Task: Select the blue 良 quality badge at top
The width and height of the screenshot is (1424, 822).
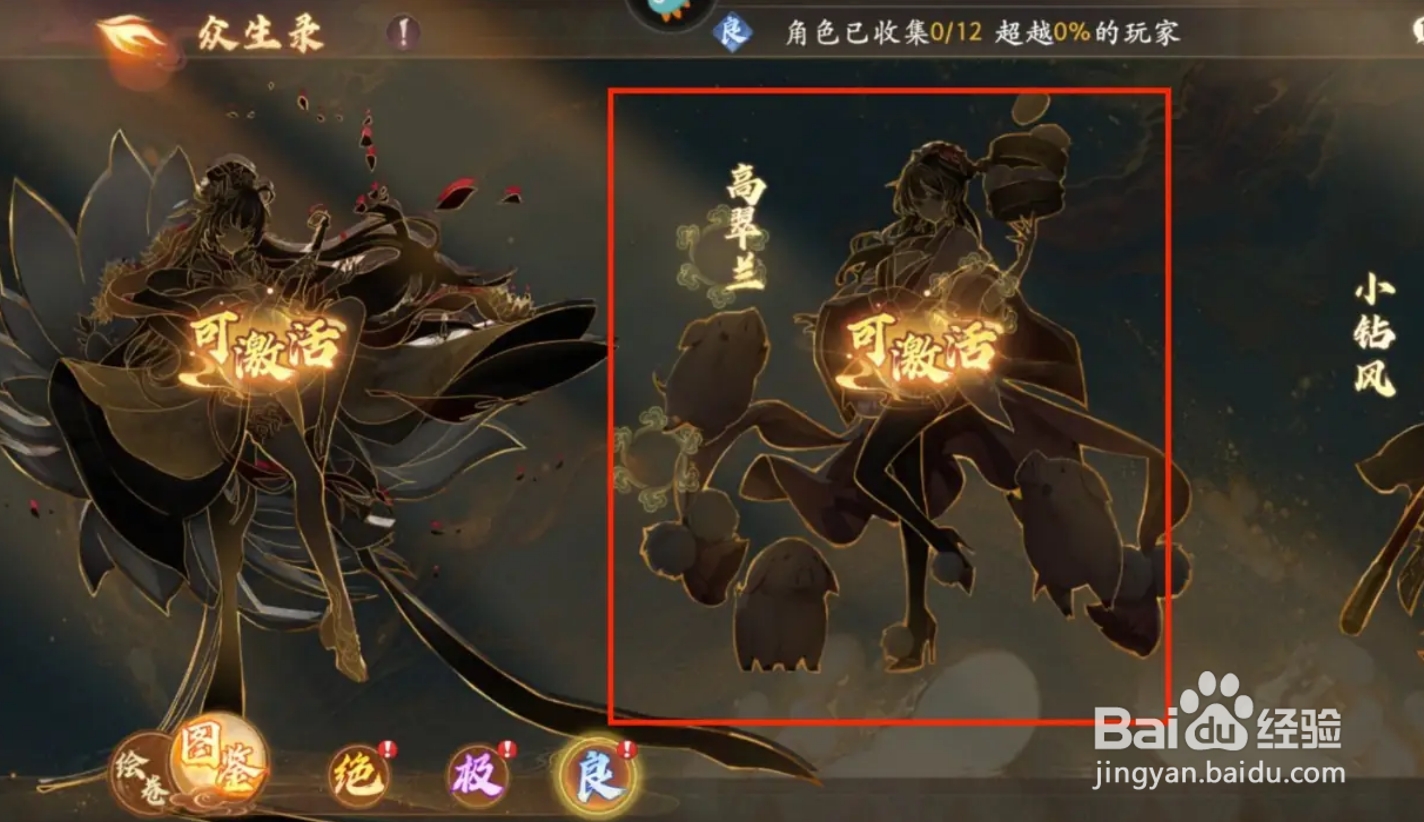Action: pos(734,33)
